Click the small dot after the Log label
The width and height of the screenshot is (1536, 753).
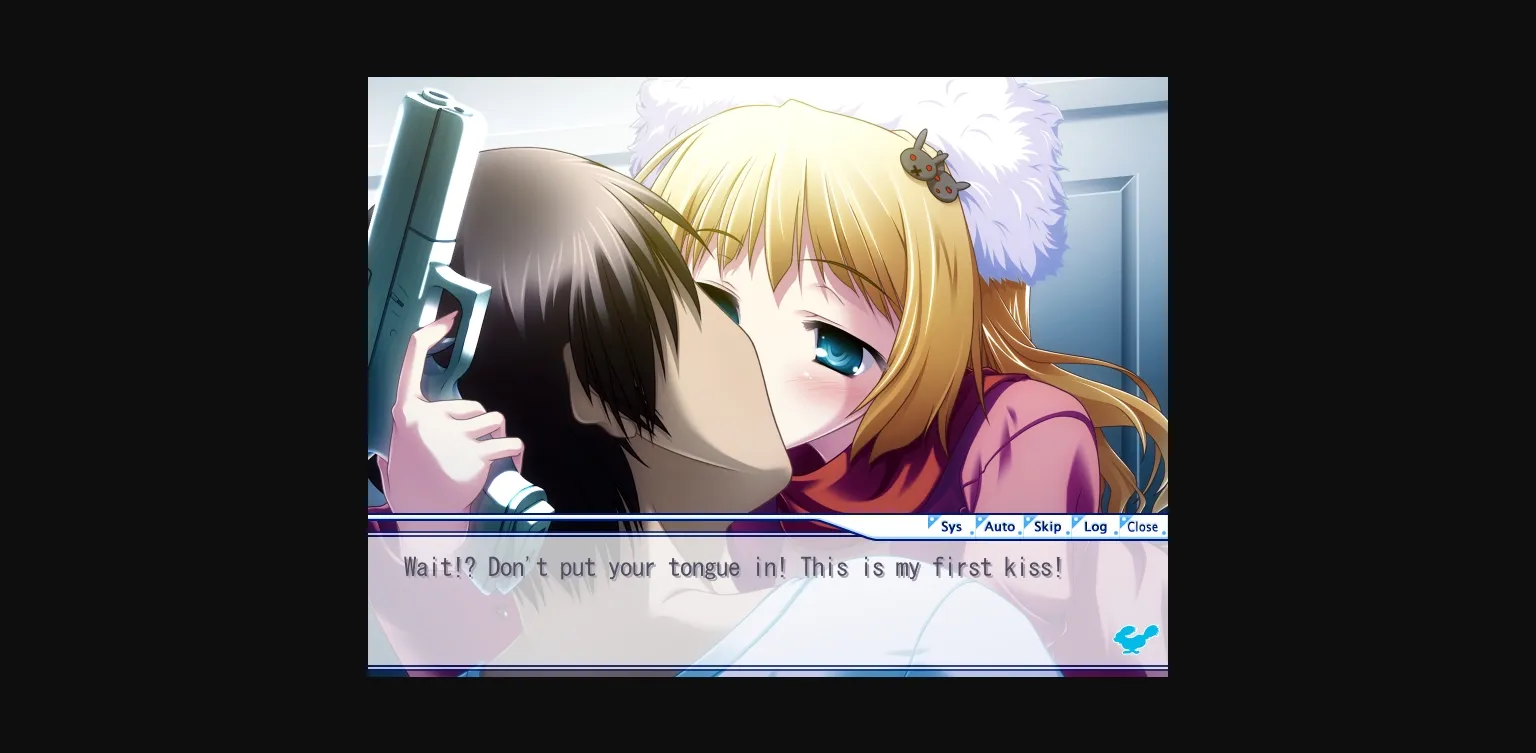coord(1115,533)
